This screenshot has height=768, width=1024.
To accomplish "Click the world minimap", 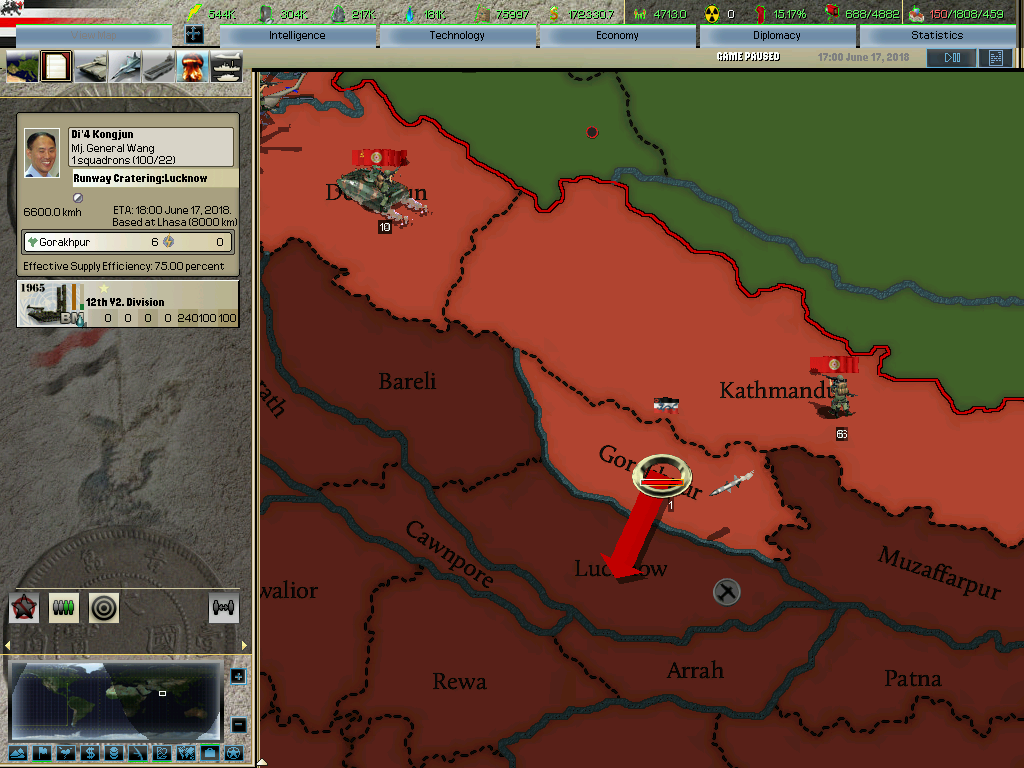I will [x=115, y=700].
